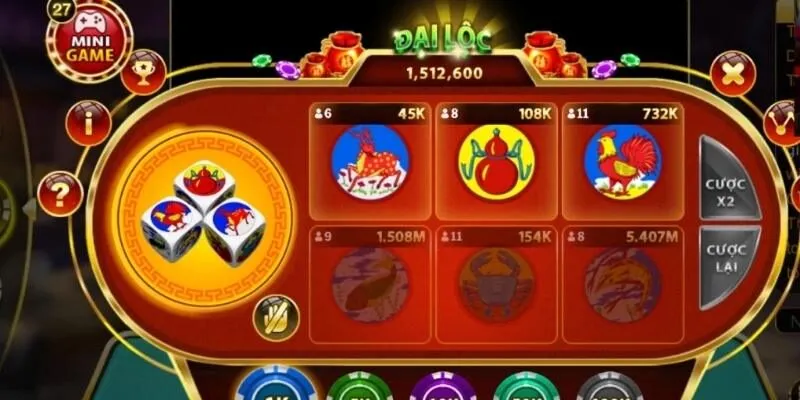
Task: Open the trophy leaderboard icon
Action: click(x=145, y=70)
